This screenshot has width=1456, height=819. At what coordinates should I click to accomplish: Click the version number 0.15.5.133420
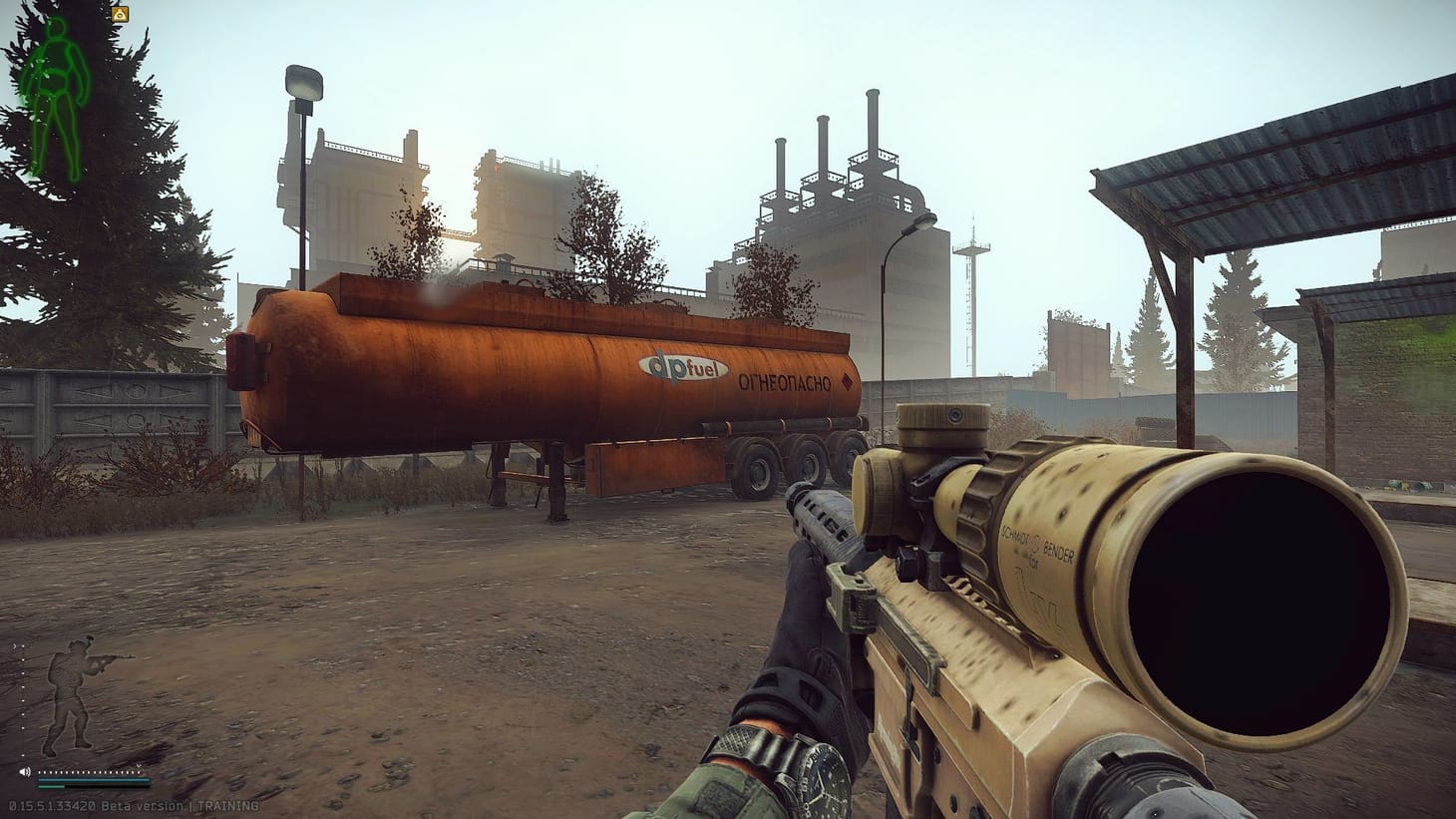click(52, 806)
